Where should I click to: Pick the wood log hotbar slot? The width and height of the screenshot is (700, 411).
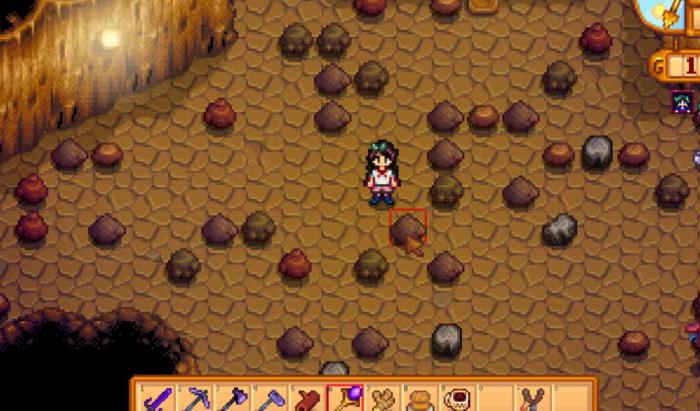[307, 398]
